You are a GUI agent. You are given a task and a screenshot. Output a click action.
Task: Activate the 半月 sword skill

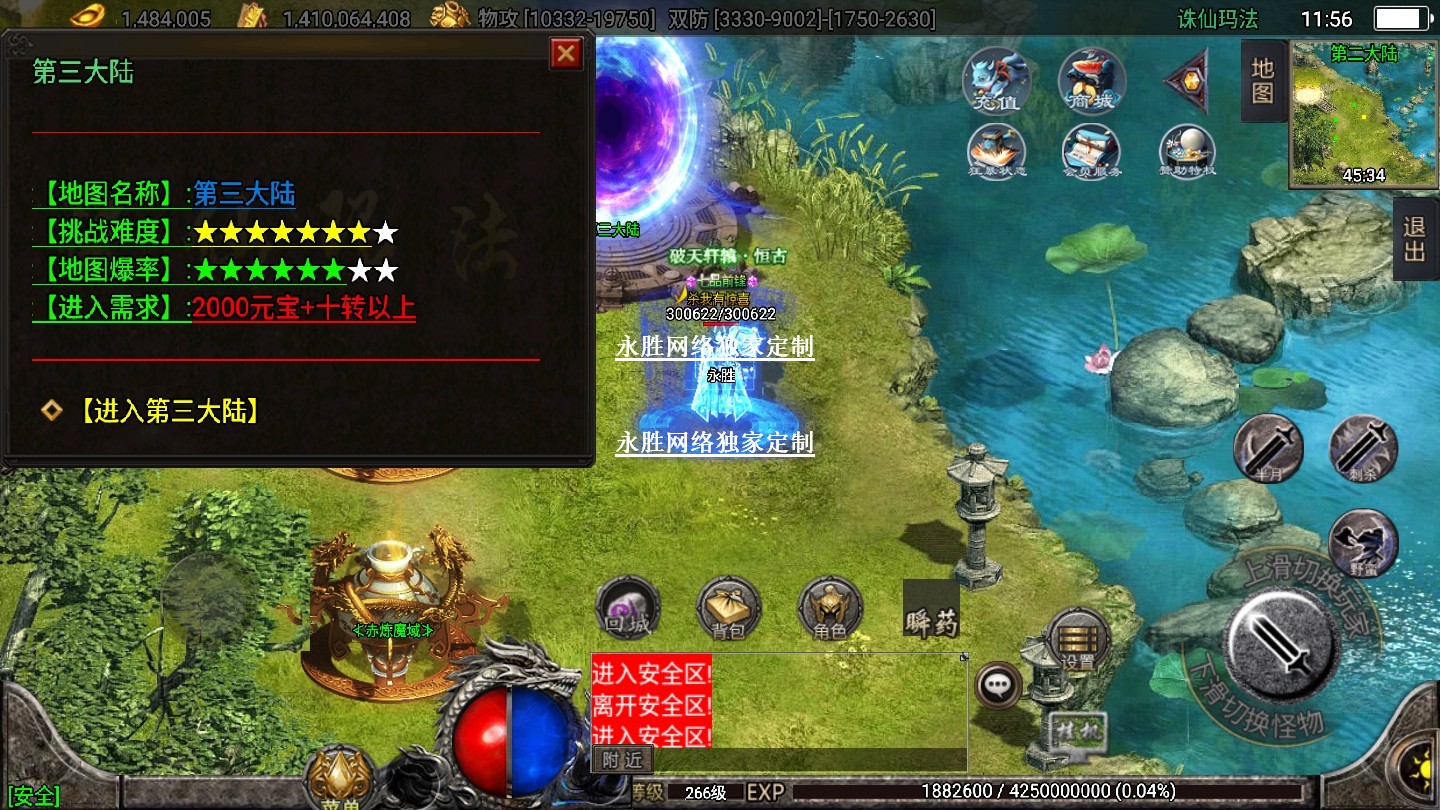(1268, 448)
